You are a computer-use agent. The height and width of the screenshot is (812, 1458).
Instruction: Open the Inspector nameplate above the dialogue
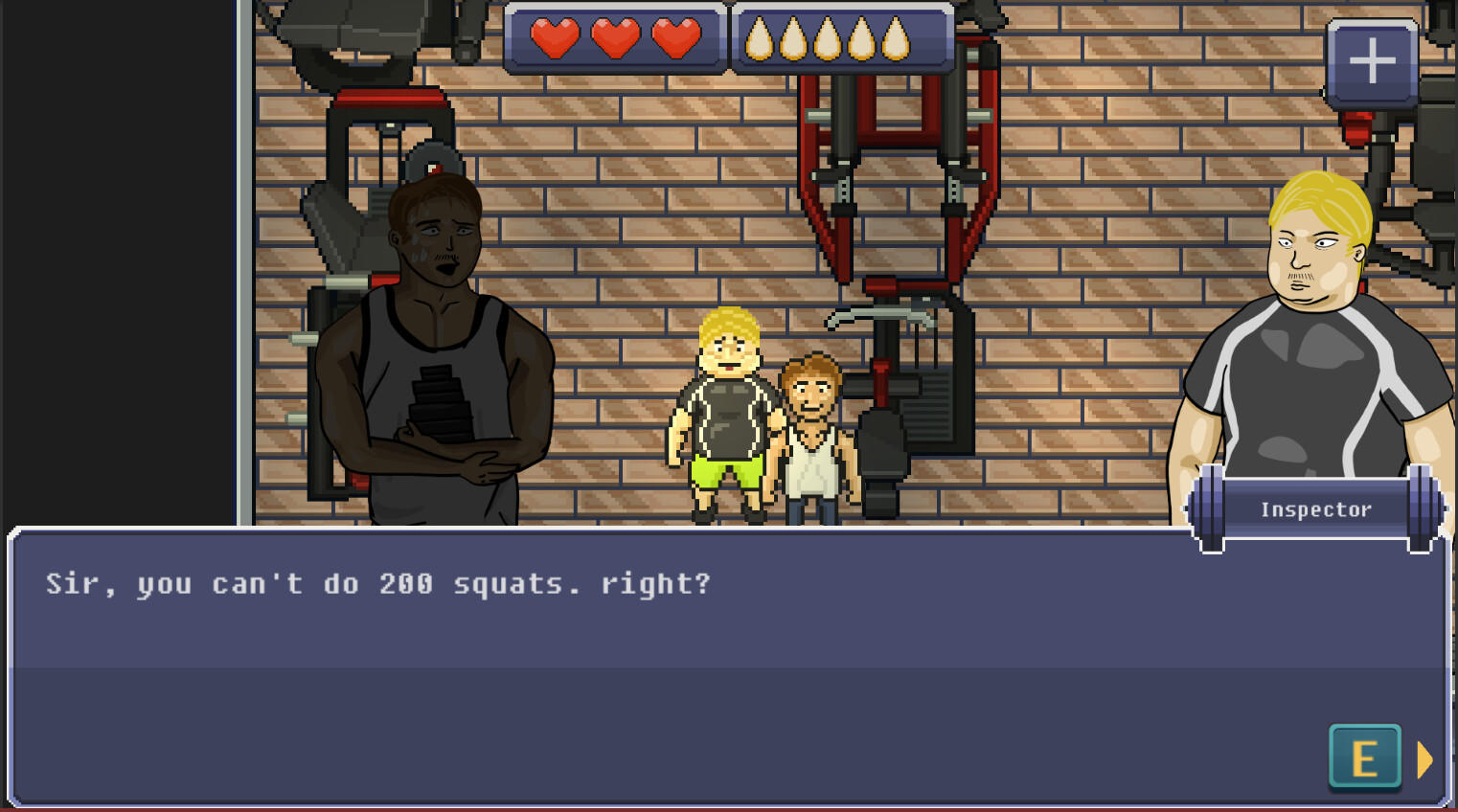pos(1315,508)
